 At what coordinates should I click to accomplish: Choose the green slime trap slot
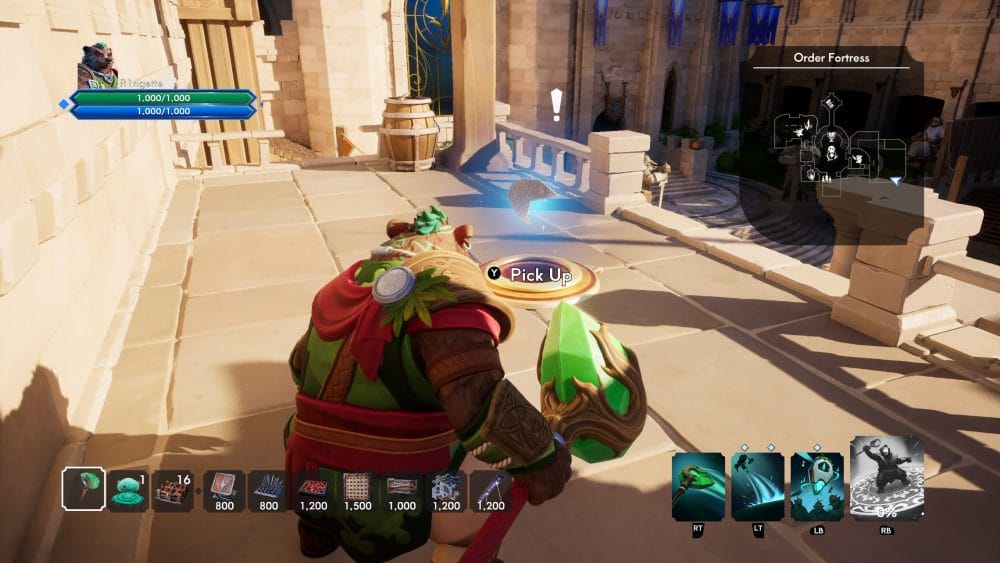(x=129, y=490)
